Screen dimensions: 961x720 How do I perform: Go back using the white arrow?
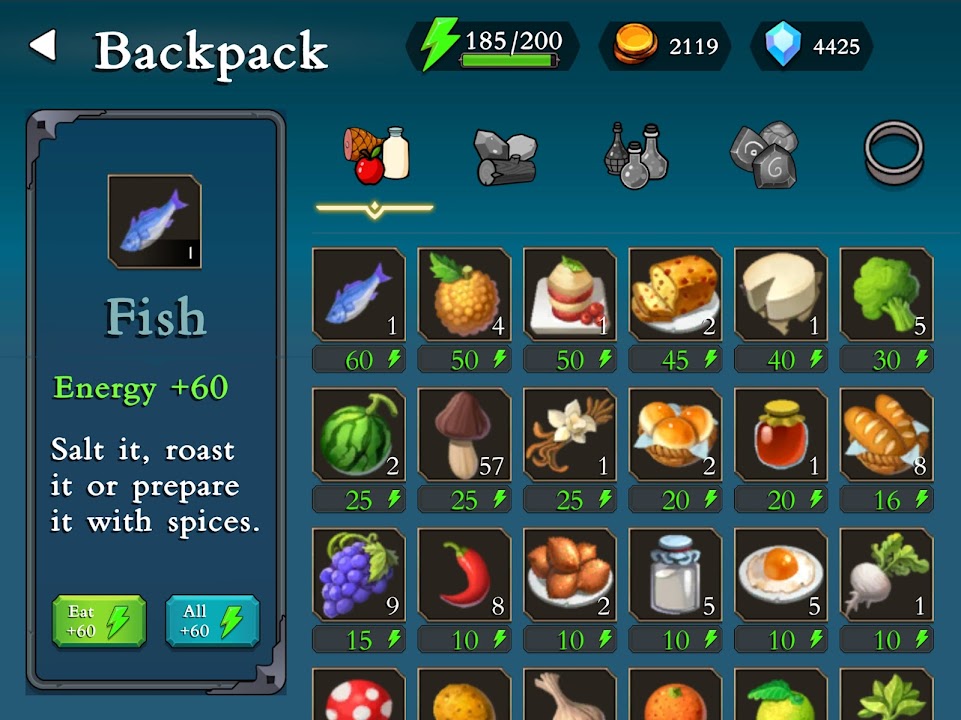[x=42, y=46]
